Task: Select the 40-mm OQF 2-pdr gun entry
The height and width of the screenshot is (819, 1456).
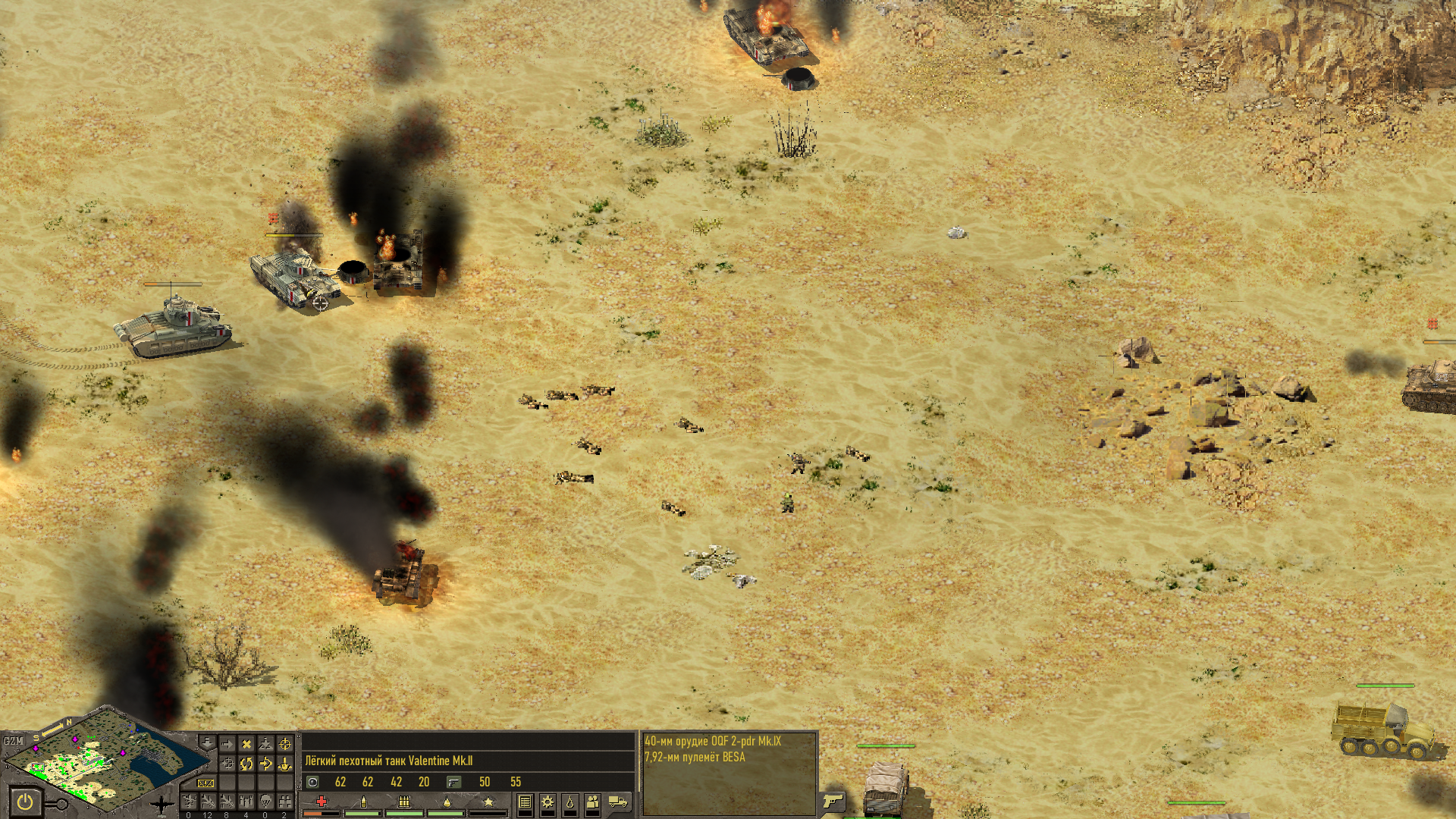Action: tap(713, 741)
